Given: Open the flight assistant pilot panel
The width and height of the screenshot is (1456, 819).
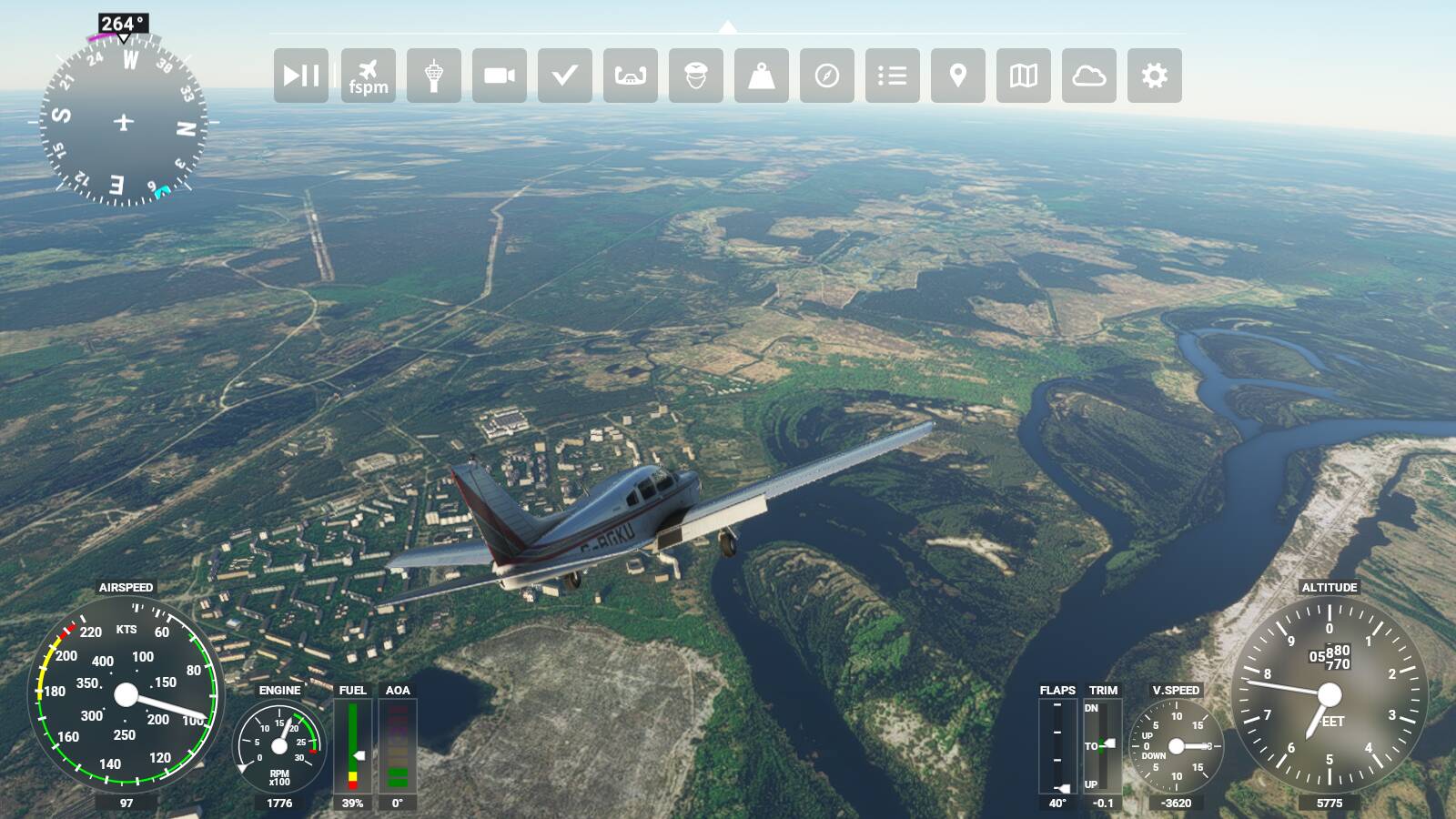Looking at the screenshot, I should pyautogui.click(x=696, y=76).
